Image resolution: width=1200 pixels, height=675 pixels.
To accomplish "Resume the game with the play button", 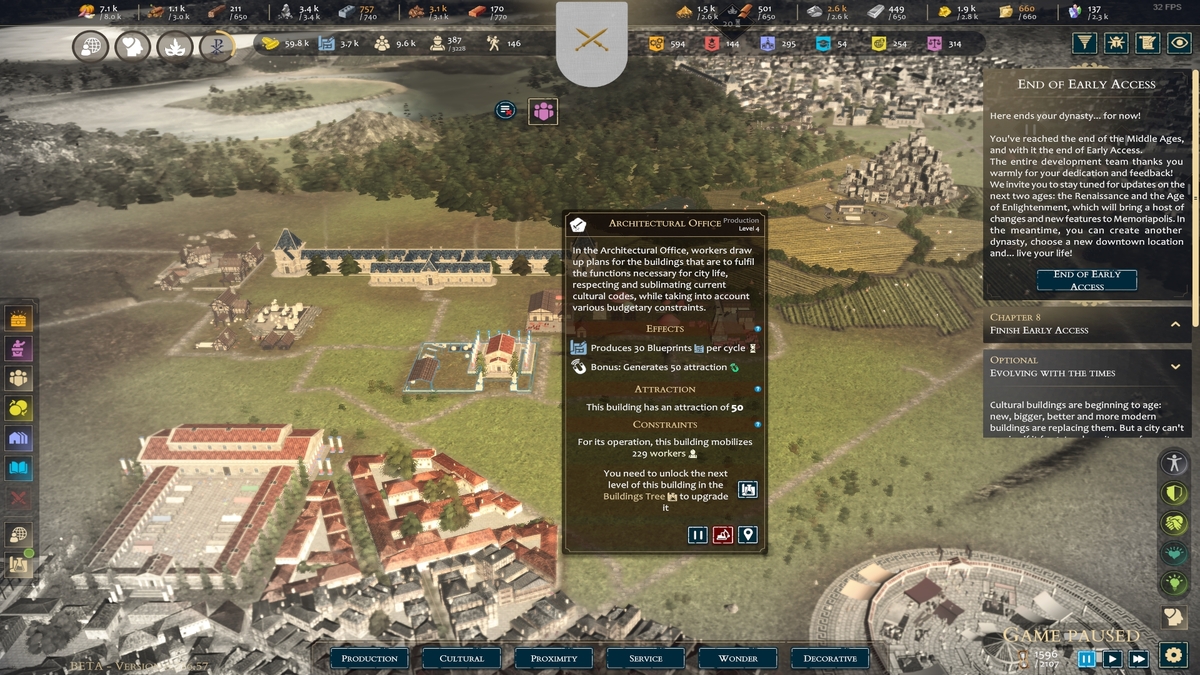I will click(x=1112, y=658).
